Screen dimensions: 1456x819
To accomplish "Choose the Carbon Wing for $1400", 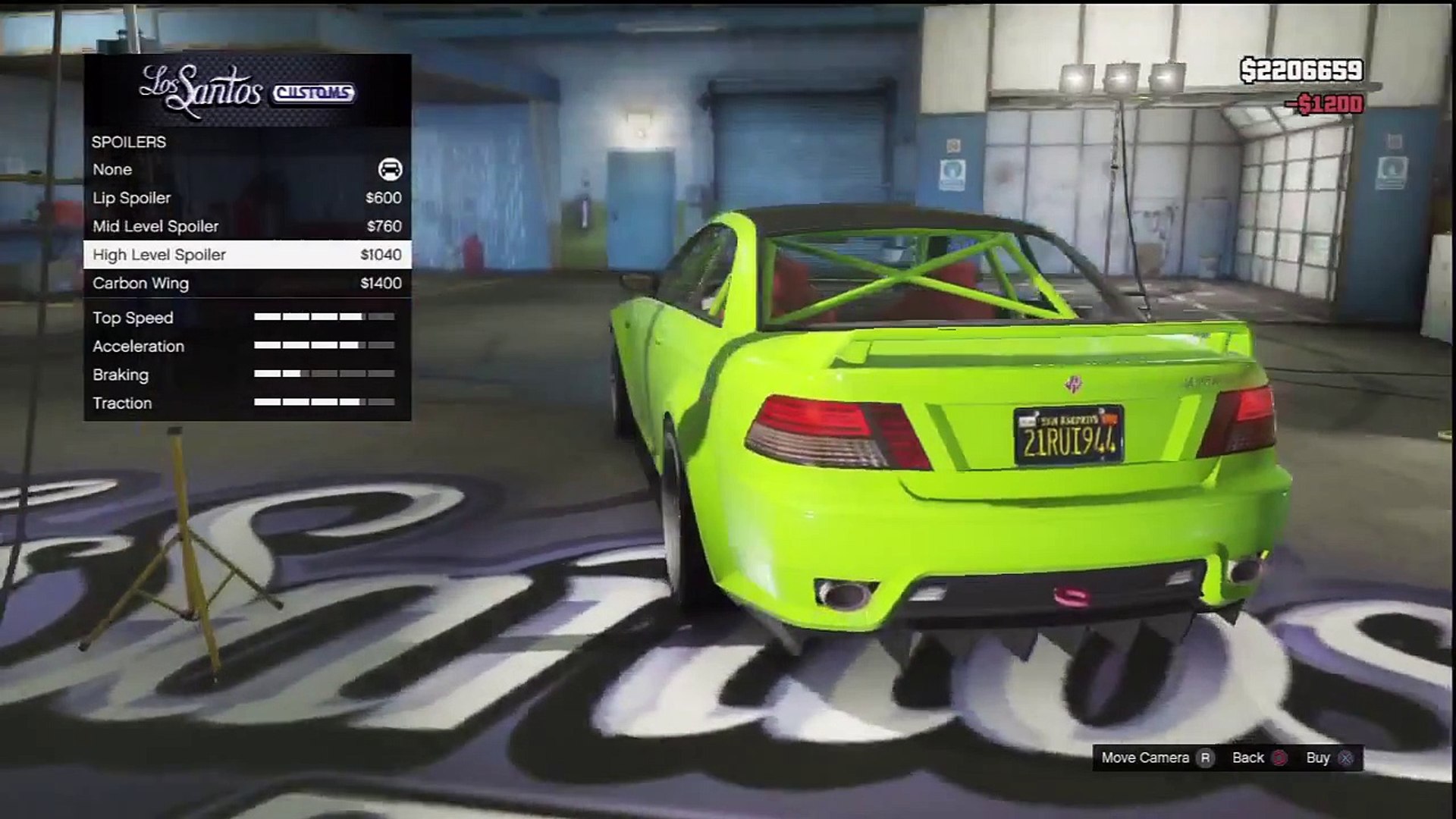I will 246,284.
